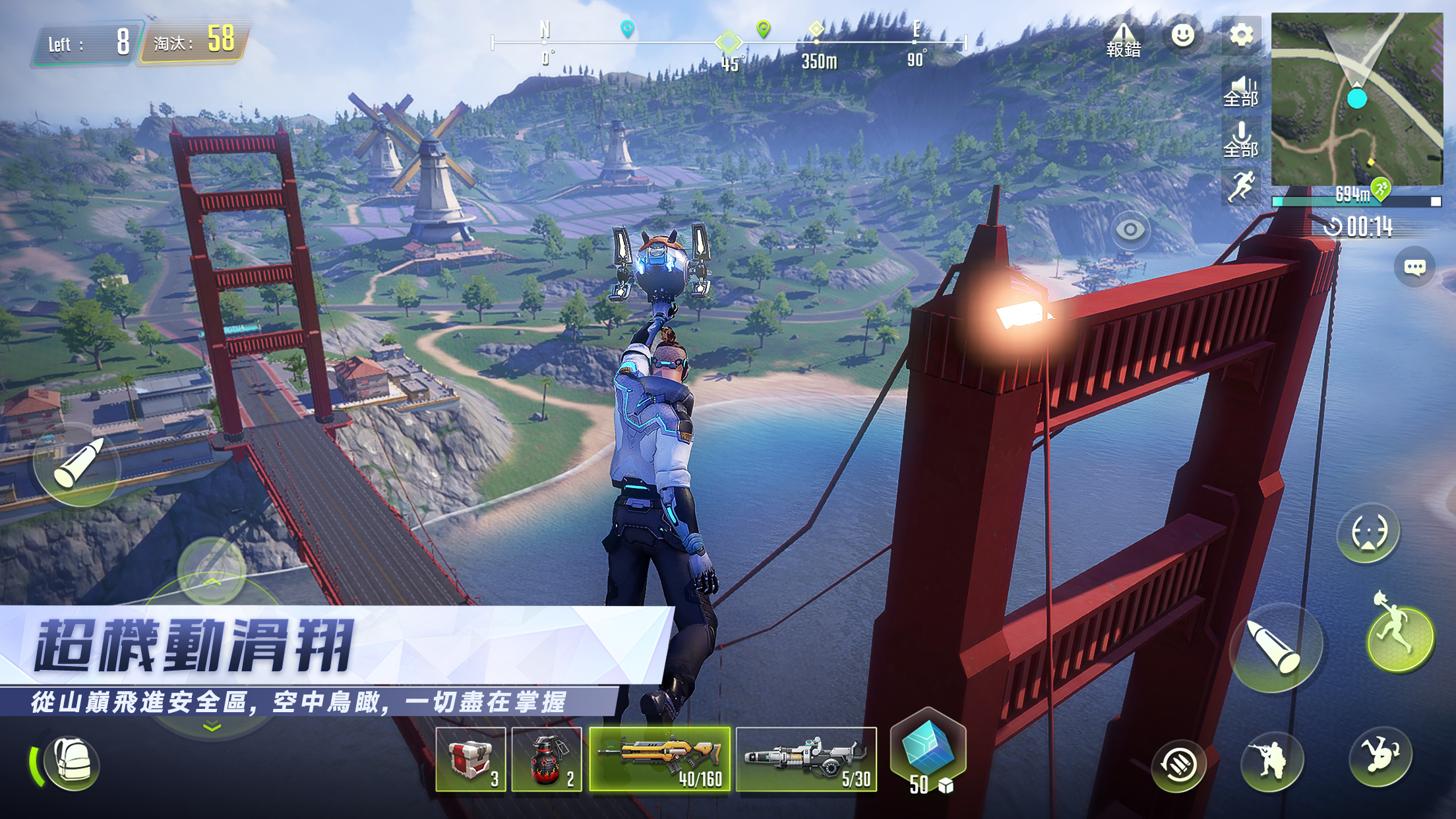Open the gear settings menu
The image size is (1456, 819).
1241,36
